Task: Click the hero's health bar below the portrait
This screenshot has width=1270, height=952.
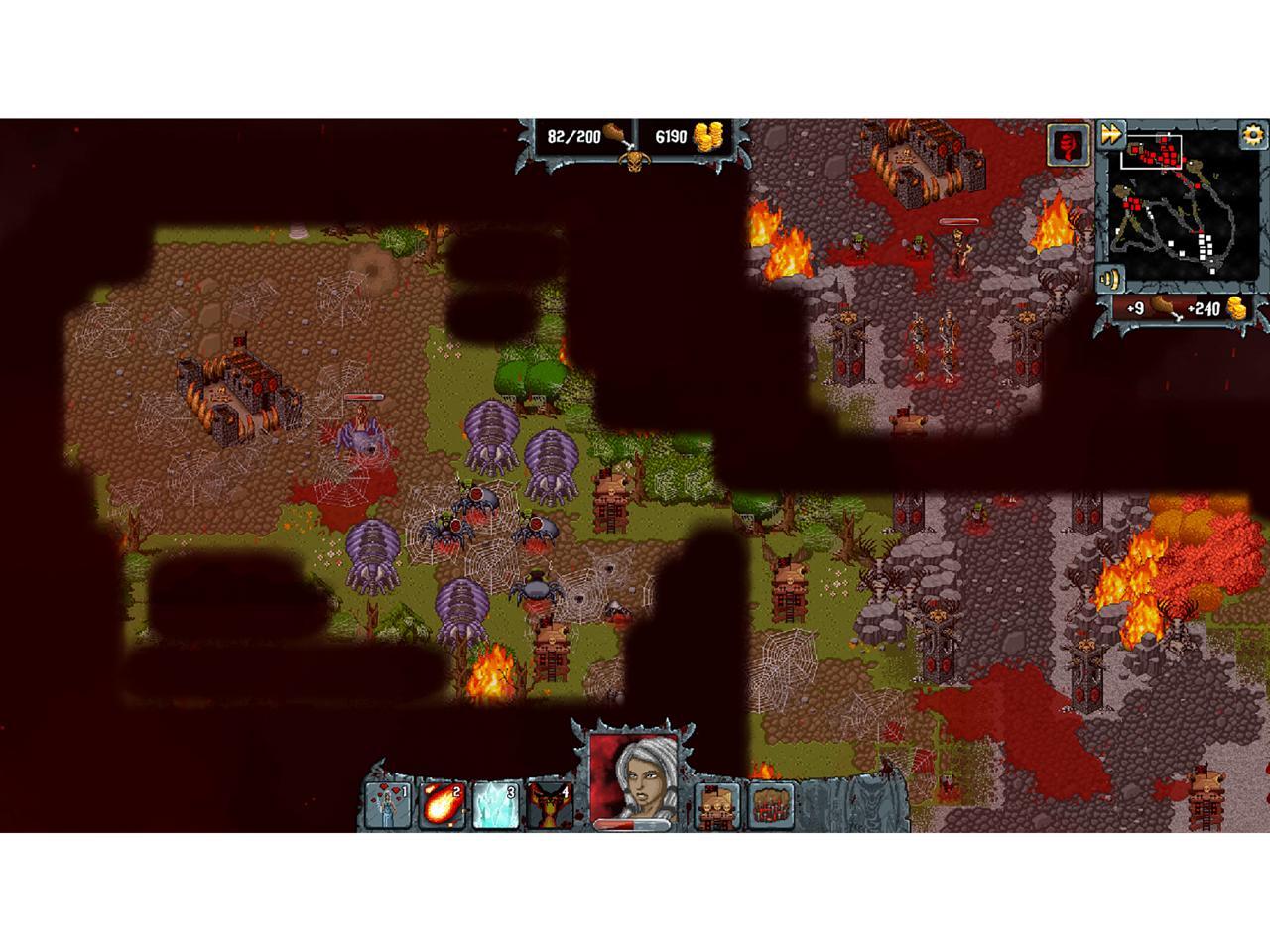Action: point(630,823)
